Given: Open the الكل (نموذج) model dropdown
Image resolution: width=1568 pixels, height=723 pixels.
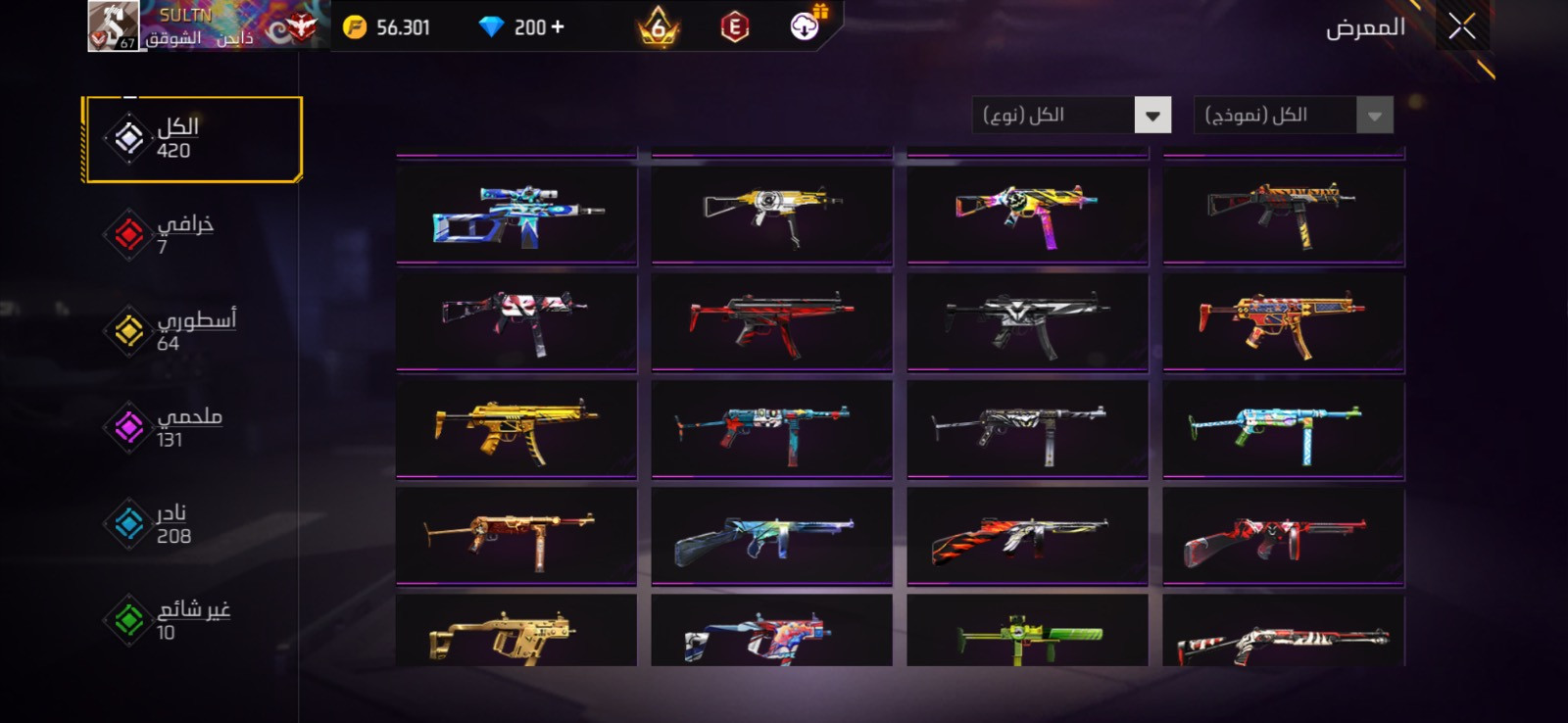Looking at the screenshot, I should [1293, 116].
